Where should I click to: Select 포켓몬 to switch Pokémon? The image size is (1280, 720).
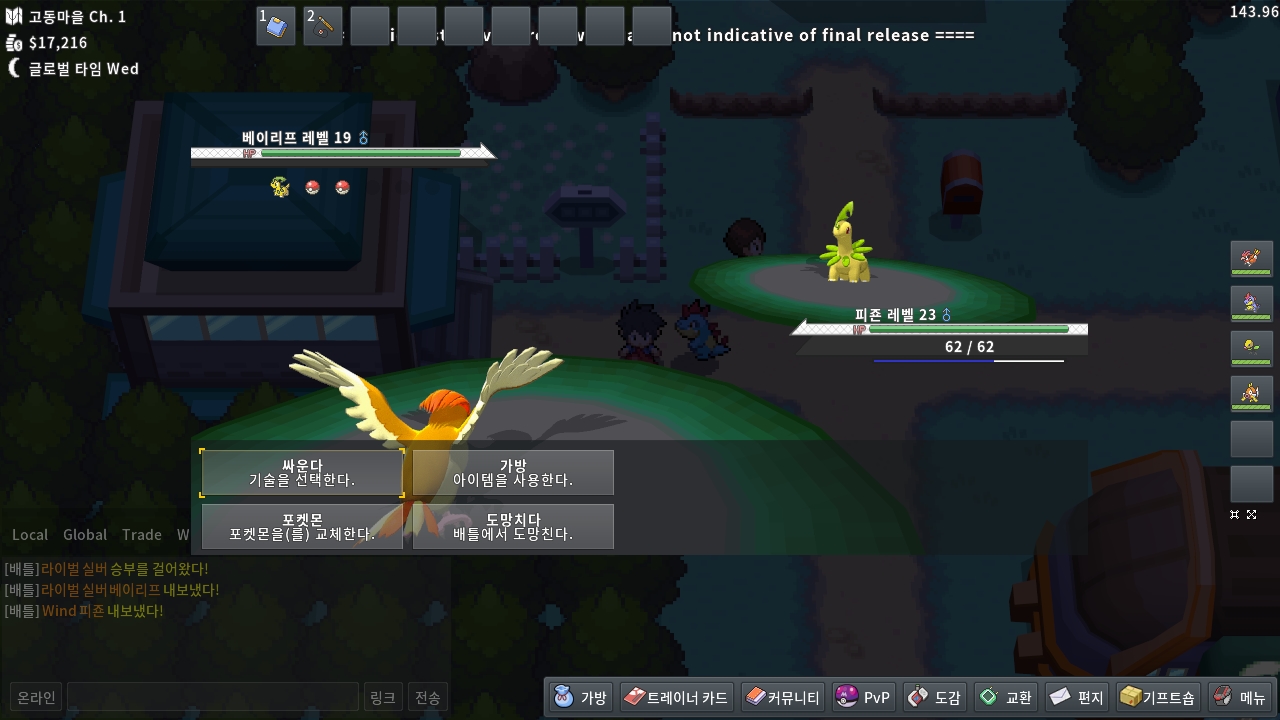click(x=302, y=527)
